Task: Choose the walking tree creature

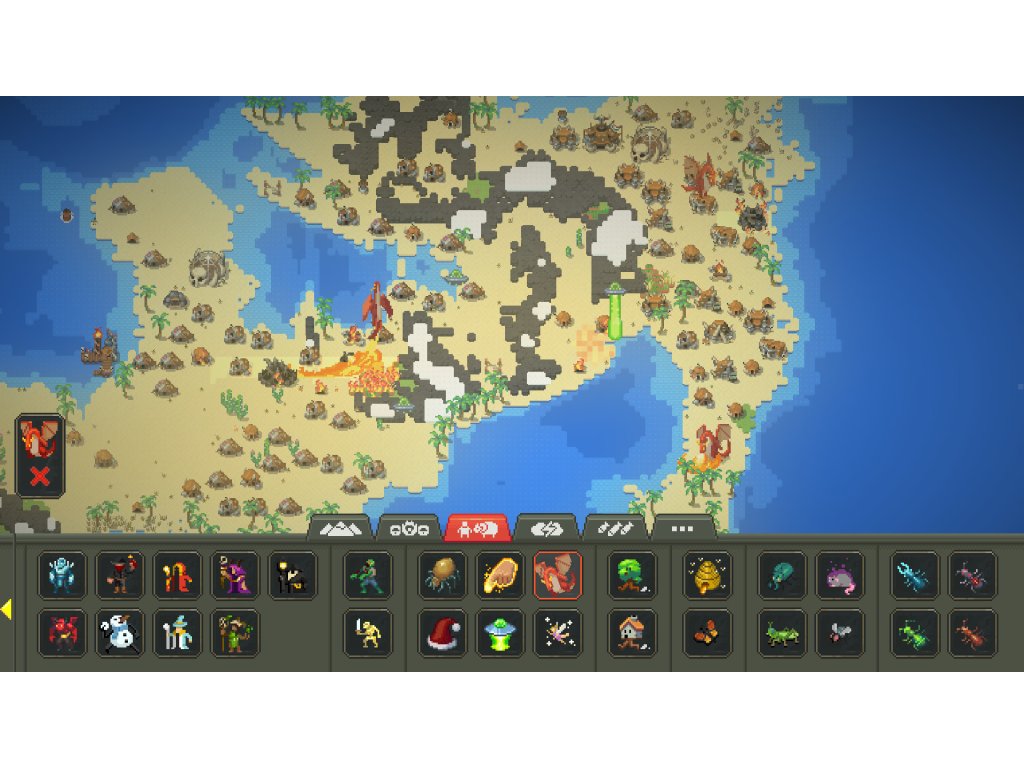Action: (632, 575)
